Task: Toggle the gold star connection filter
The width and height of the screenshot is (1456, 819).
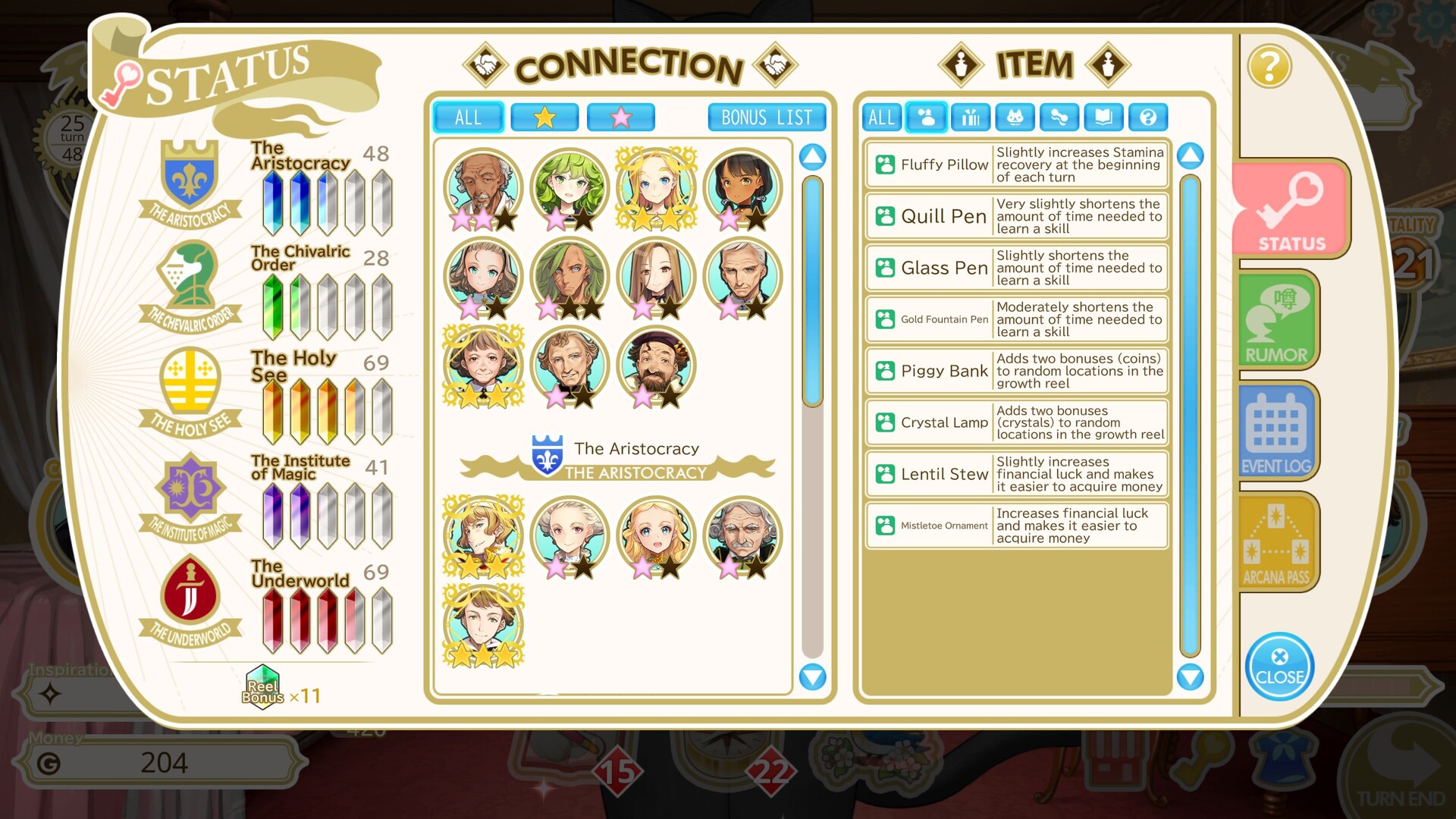Action: coord(544,117)
